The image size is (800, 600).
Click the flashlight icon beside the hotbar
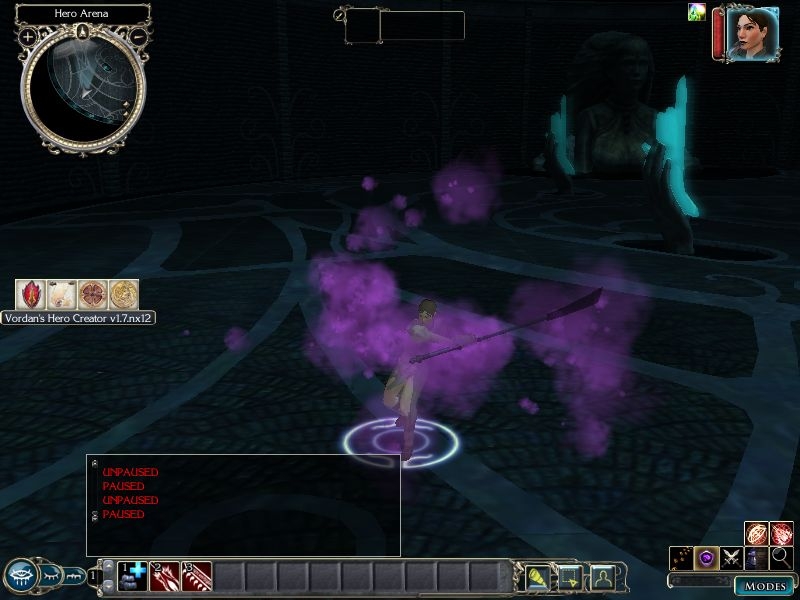pyautogui.click(x=540, y=575)
